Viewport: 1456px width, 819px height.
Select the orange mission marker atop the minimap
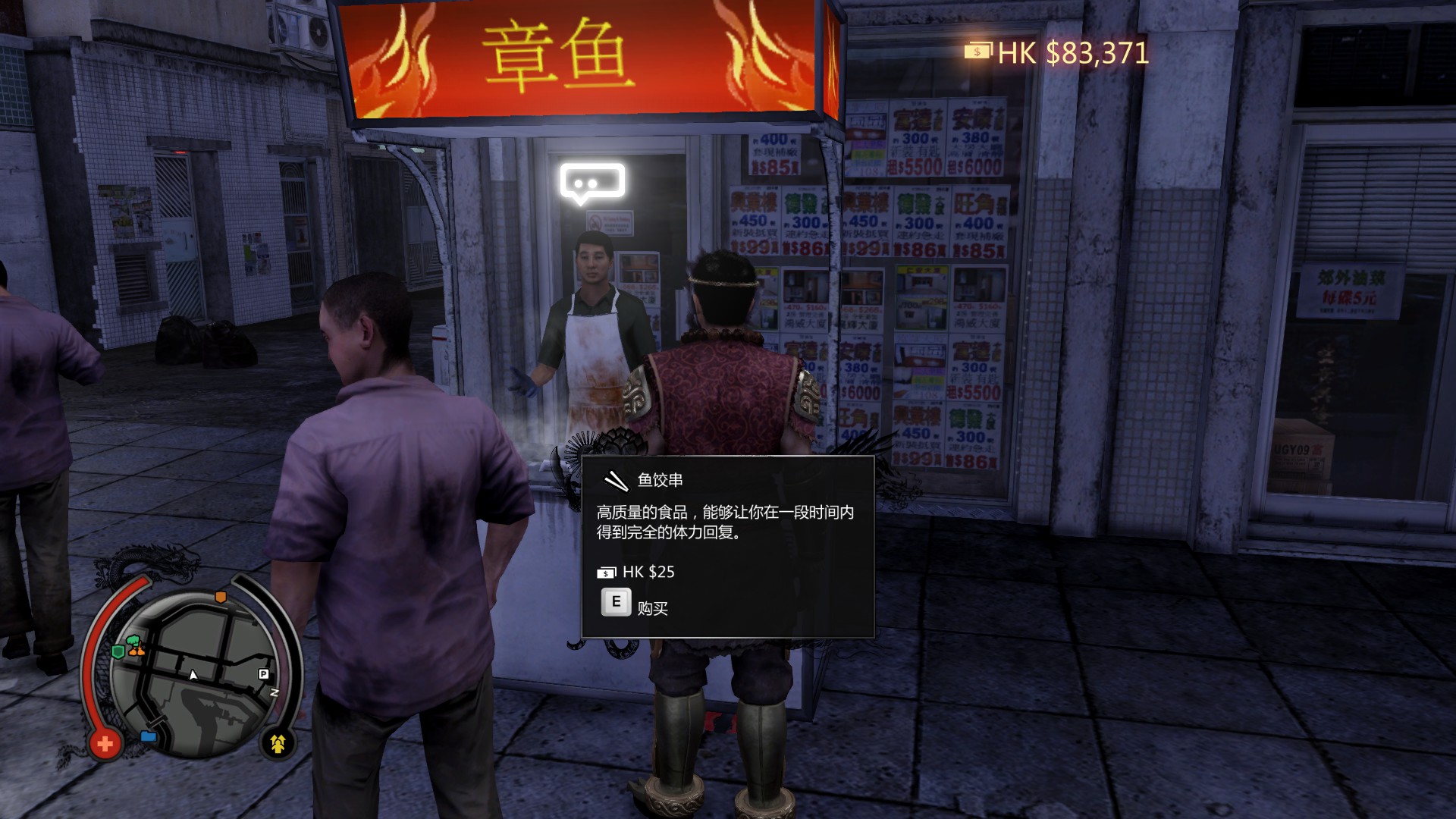click(x=221, y=596)
